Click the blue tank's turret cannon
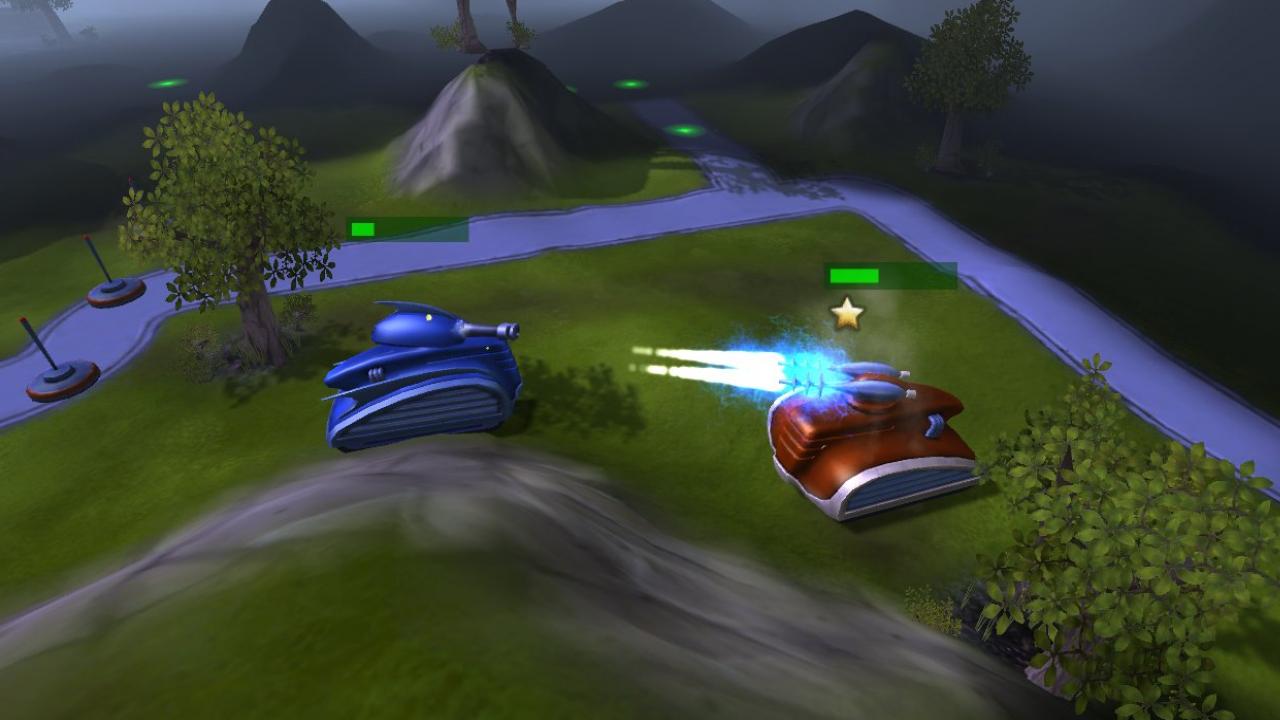Image resolution: width=1280 pixels, height=720 pixels. 490,327
